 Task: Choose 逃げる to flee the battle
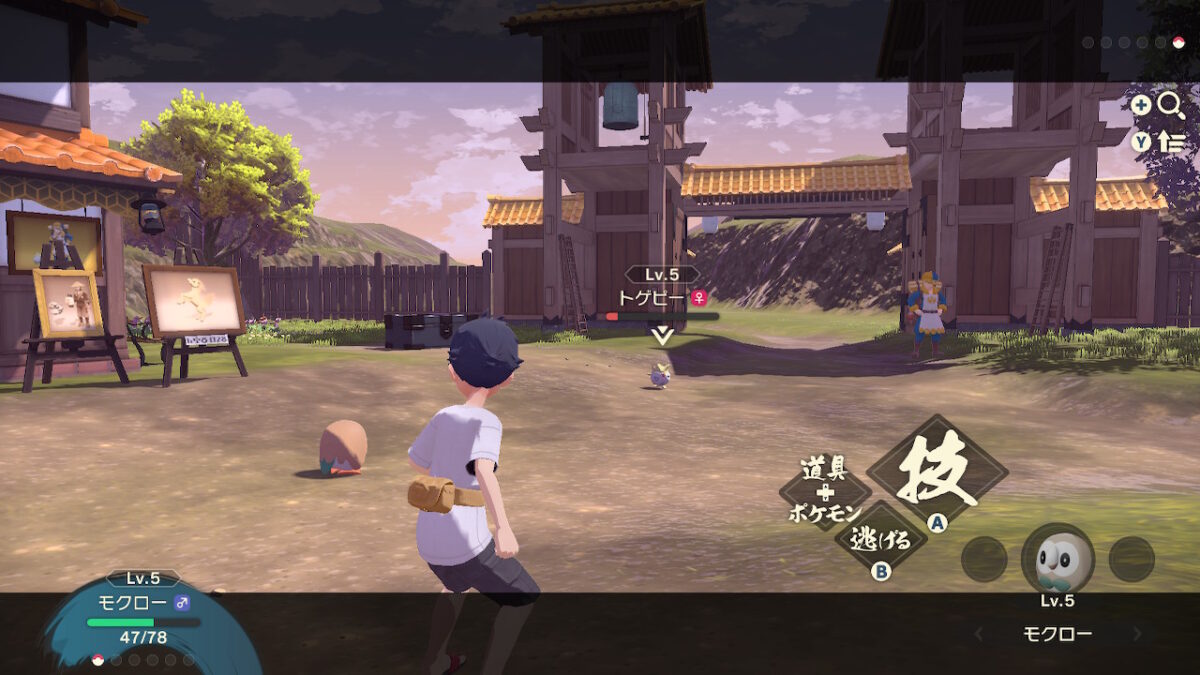click(x=880, y=541)
